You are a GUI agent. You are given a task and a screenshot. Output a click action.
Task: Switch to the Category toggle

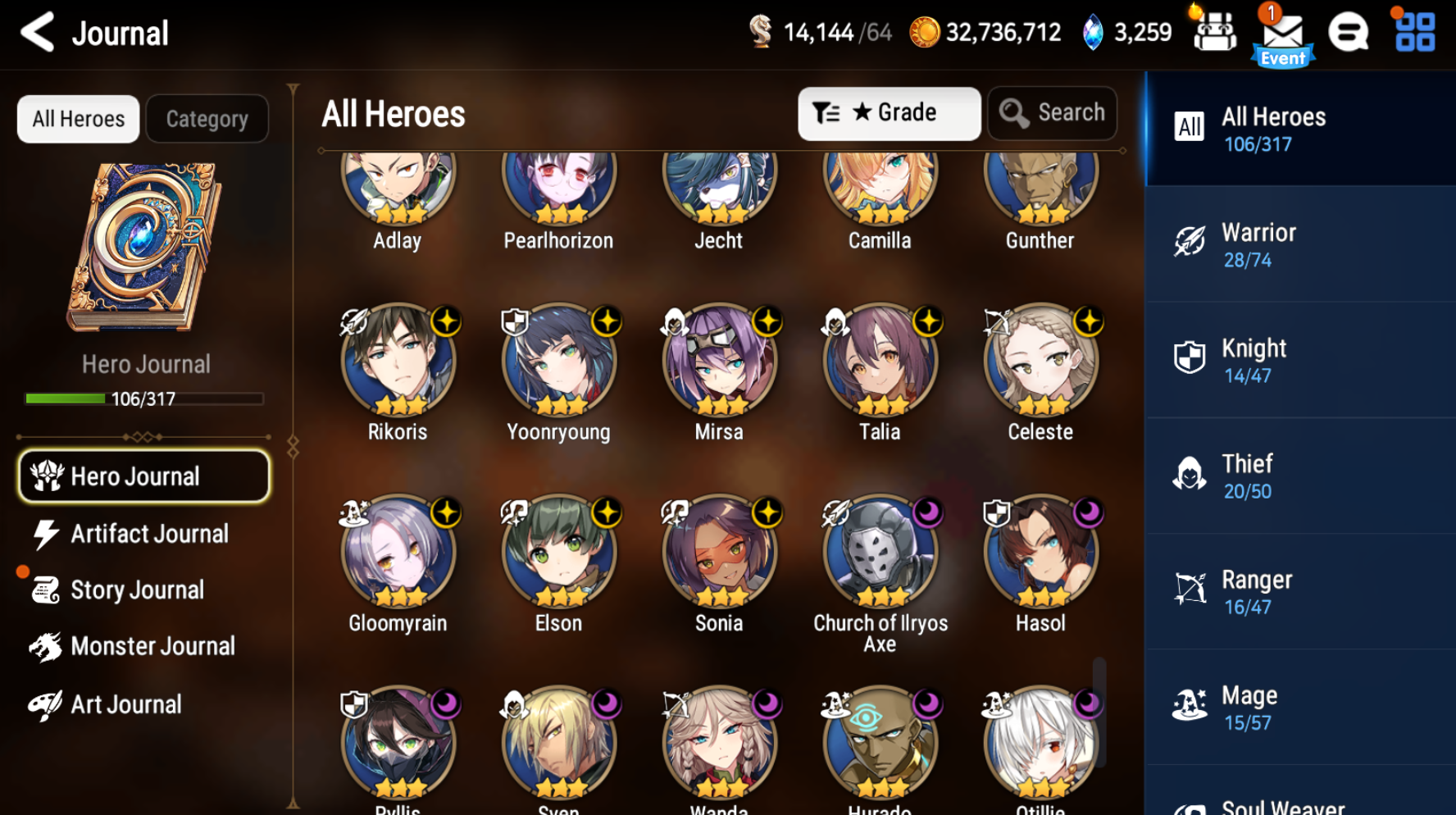tap(207, 118)
